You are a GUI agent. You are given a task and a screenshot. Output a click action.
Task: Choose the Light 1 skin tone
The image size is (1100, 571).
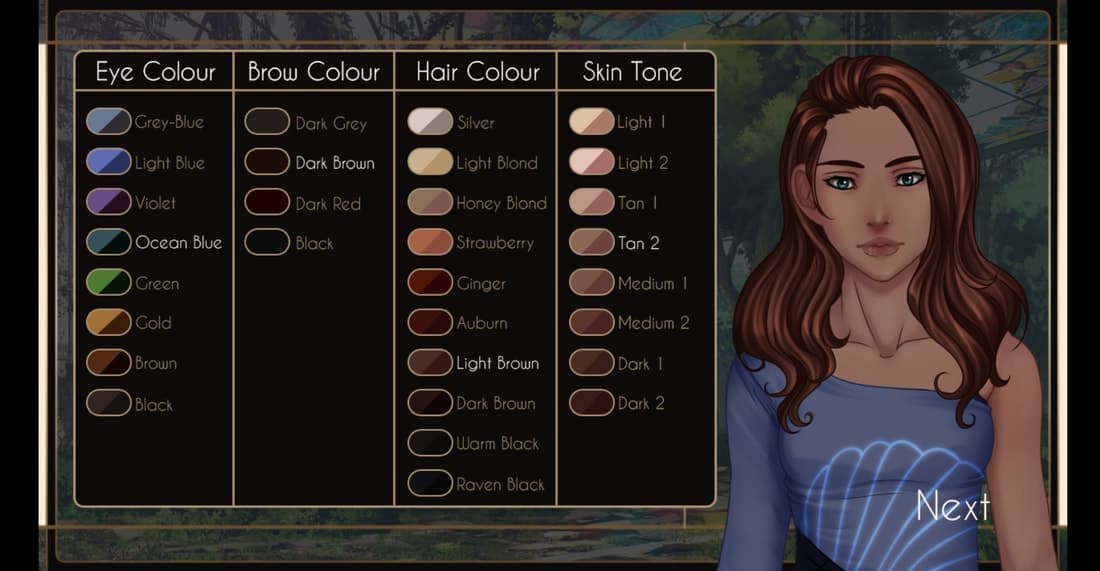click(x=591, y=122)
